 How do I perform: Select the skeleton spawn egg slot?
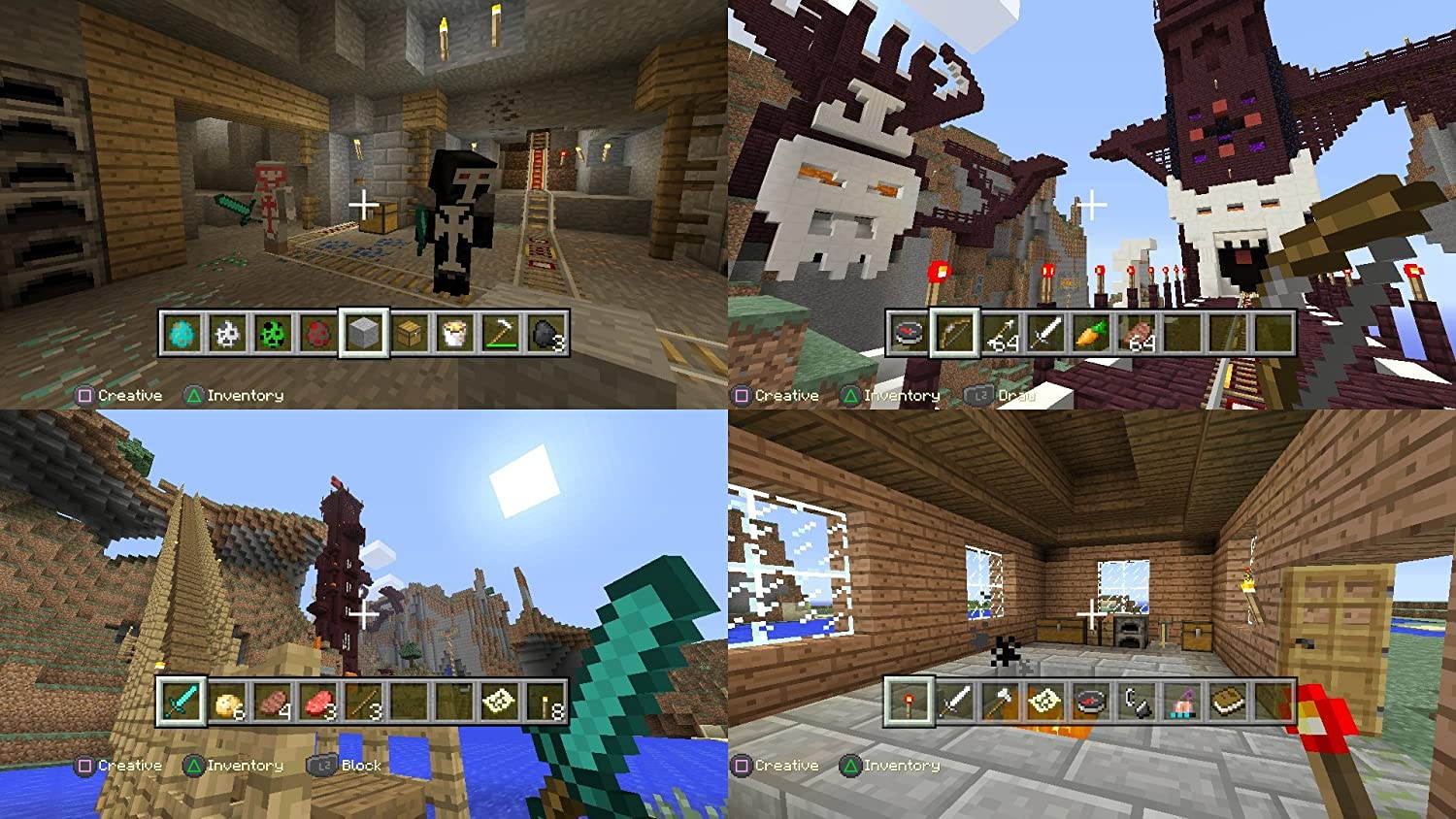pos(226,336)
